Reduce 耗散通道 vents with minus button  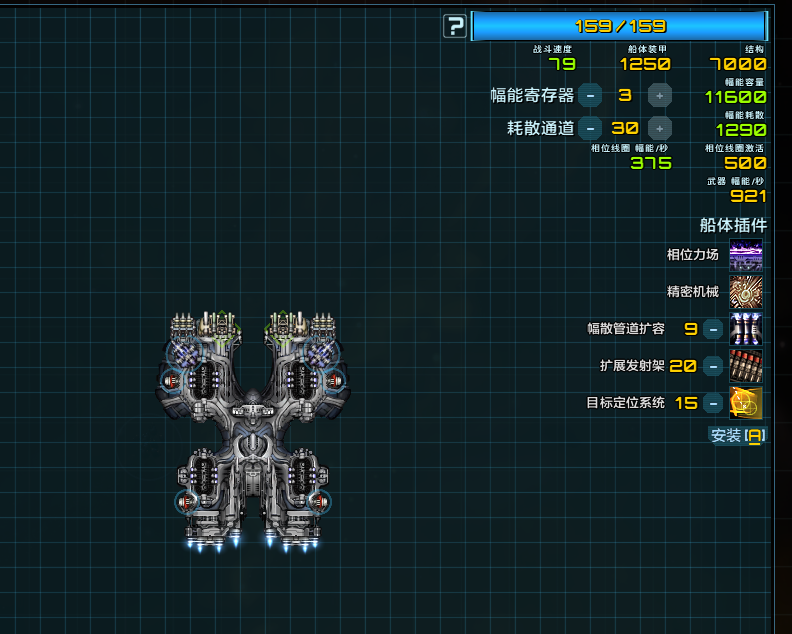click(x=590, y=128)
